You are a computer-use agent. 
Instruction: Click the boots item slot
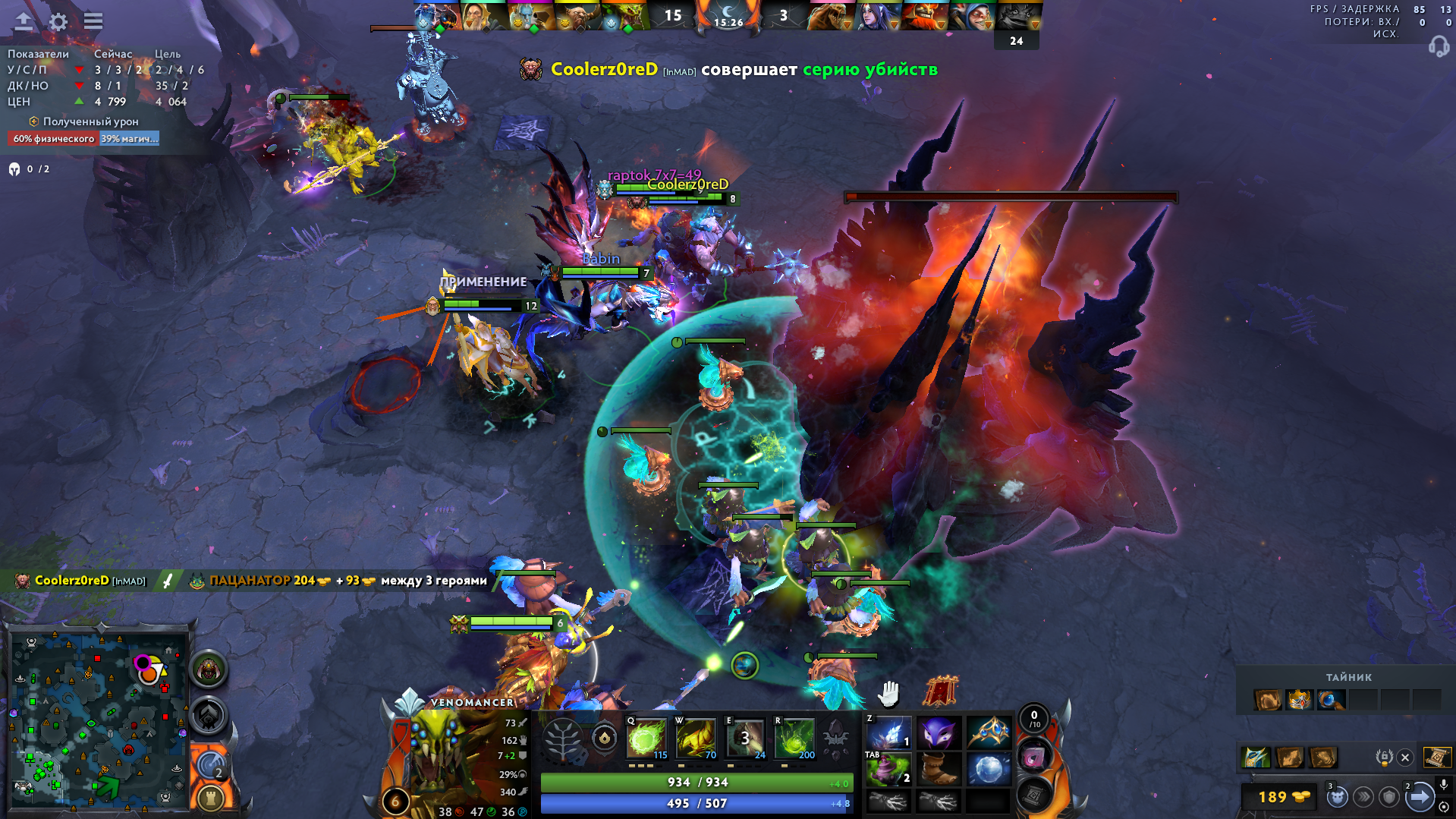(939, 770)
